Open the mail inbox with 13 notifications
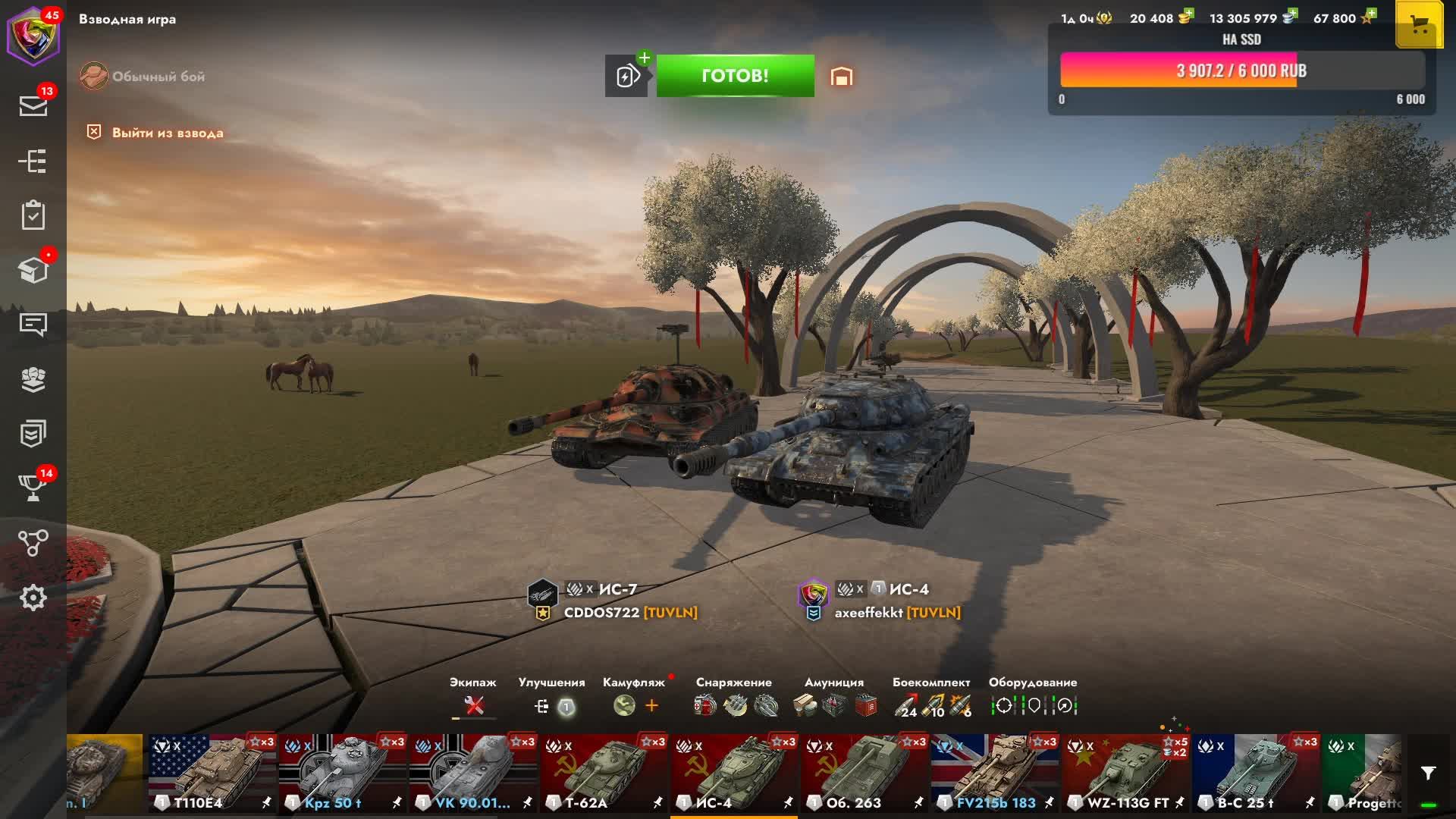The width and height of the screenshot is (1456, 819). pyautogui.click(x=33, y=106)
